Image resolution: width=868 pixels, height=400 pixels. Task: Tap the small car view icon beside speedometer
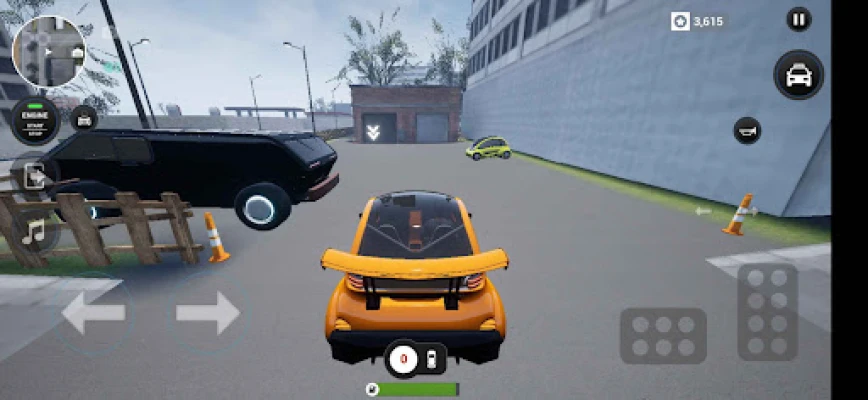tap(431, 360)
